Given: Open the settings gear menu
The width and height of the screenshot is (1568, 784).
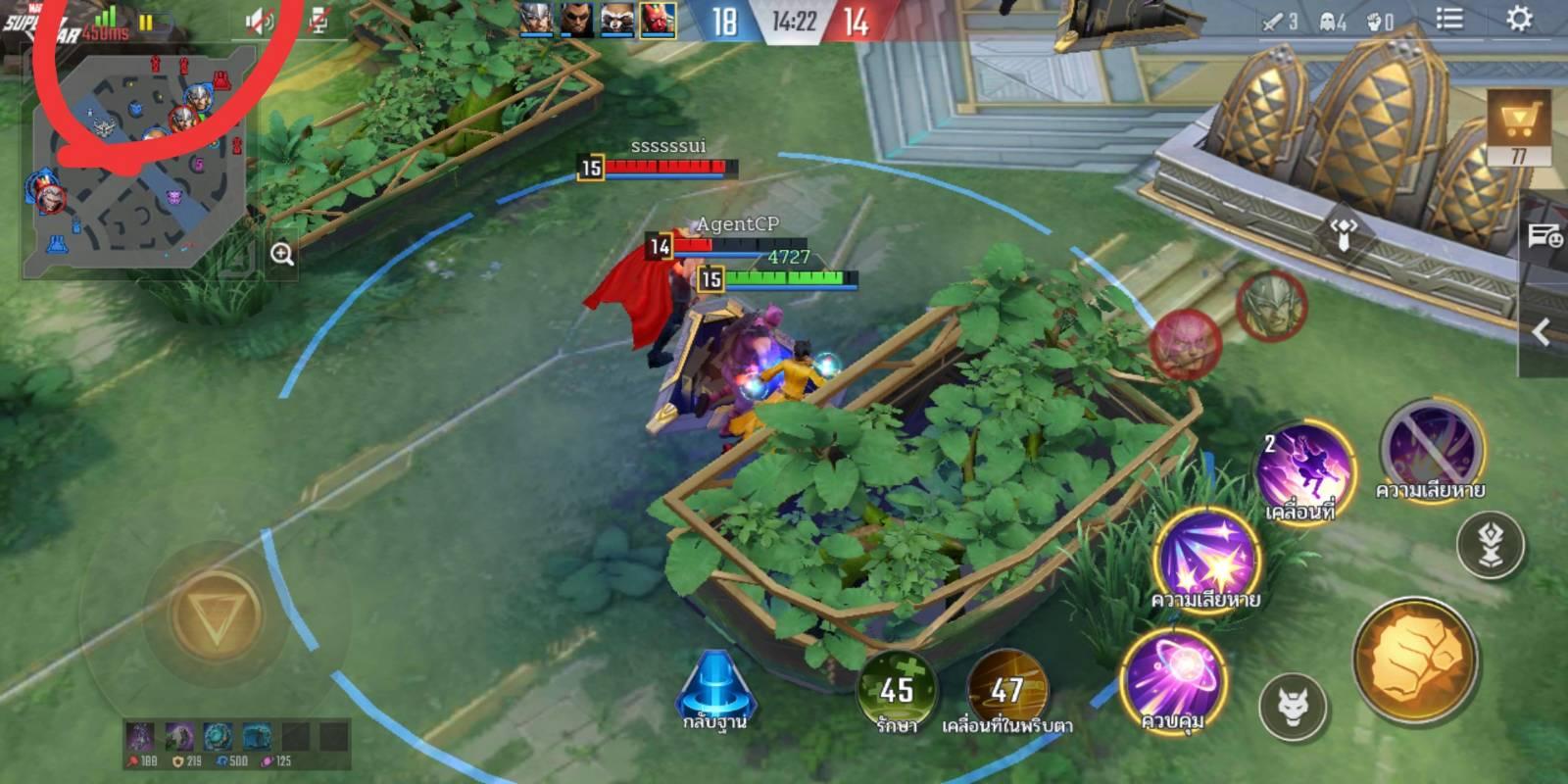Looking at the screenshot, I should pos(1518,20).
